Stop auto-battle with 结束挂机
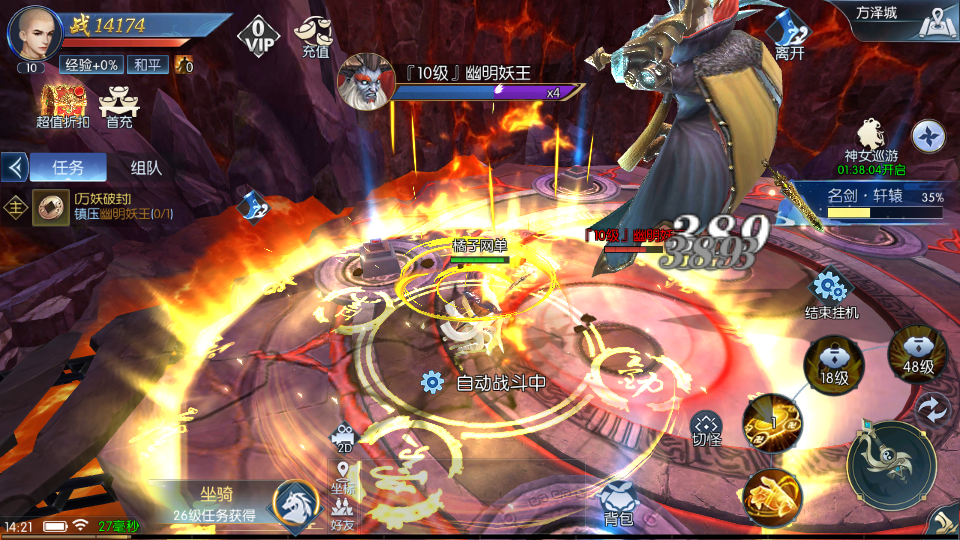This screenshot has height=540, width=960. click(x=831, y=294)
